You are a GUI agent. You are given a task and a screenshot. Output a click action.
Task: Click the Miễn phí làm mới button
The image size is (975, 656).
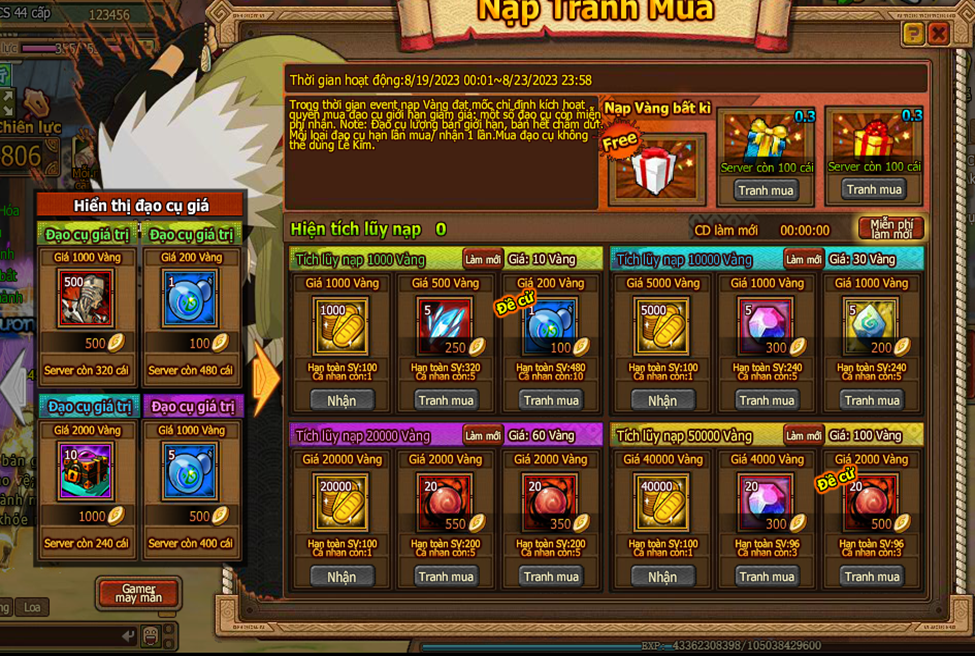click(890, 228)
